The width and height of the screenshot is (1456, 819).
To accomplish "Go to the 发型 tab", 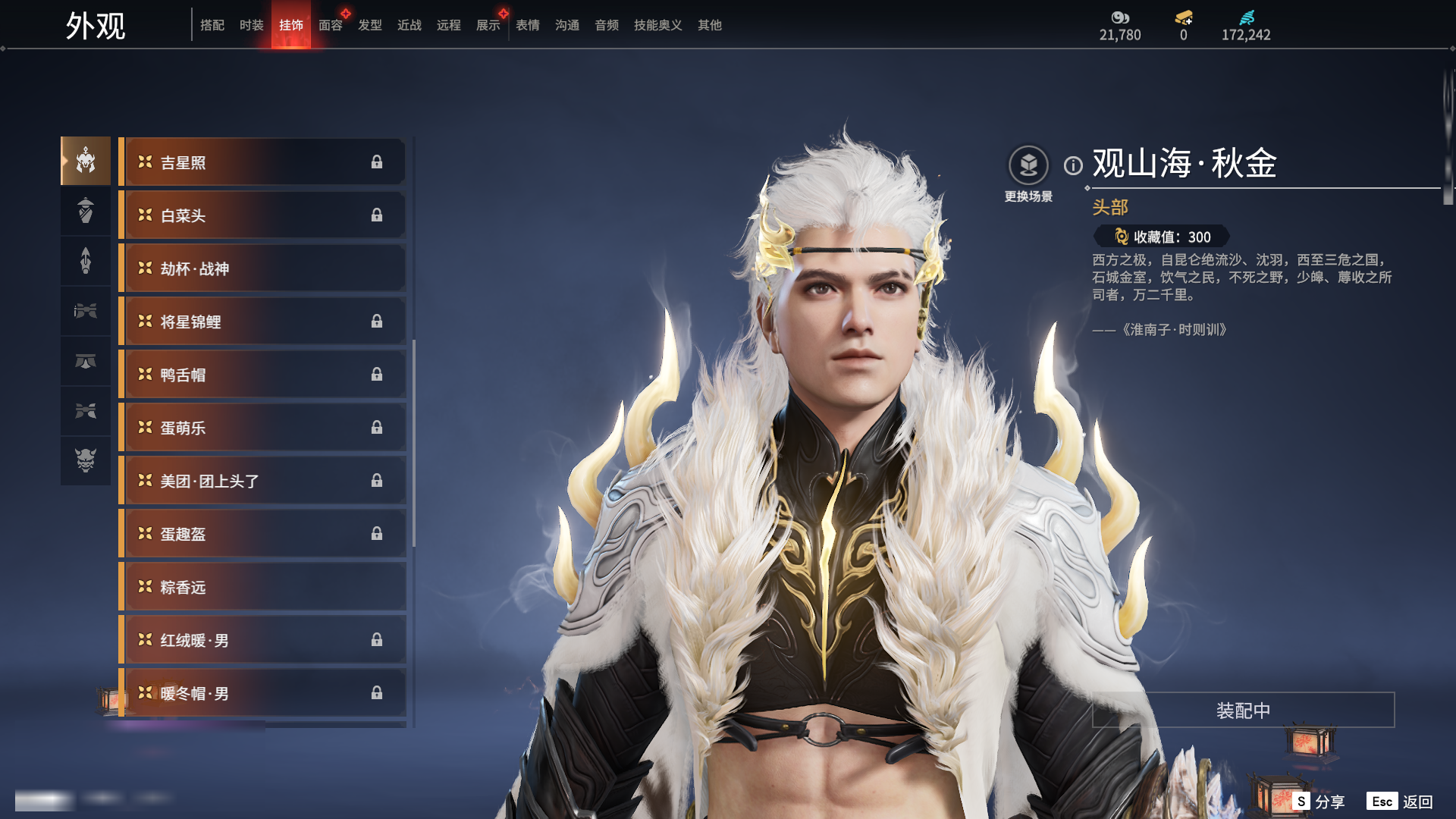I will click(369, 25).
